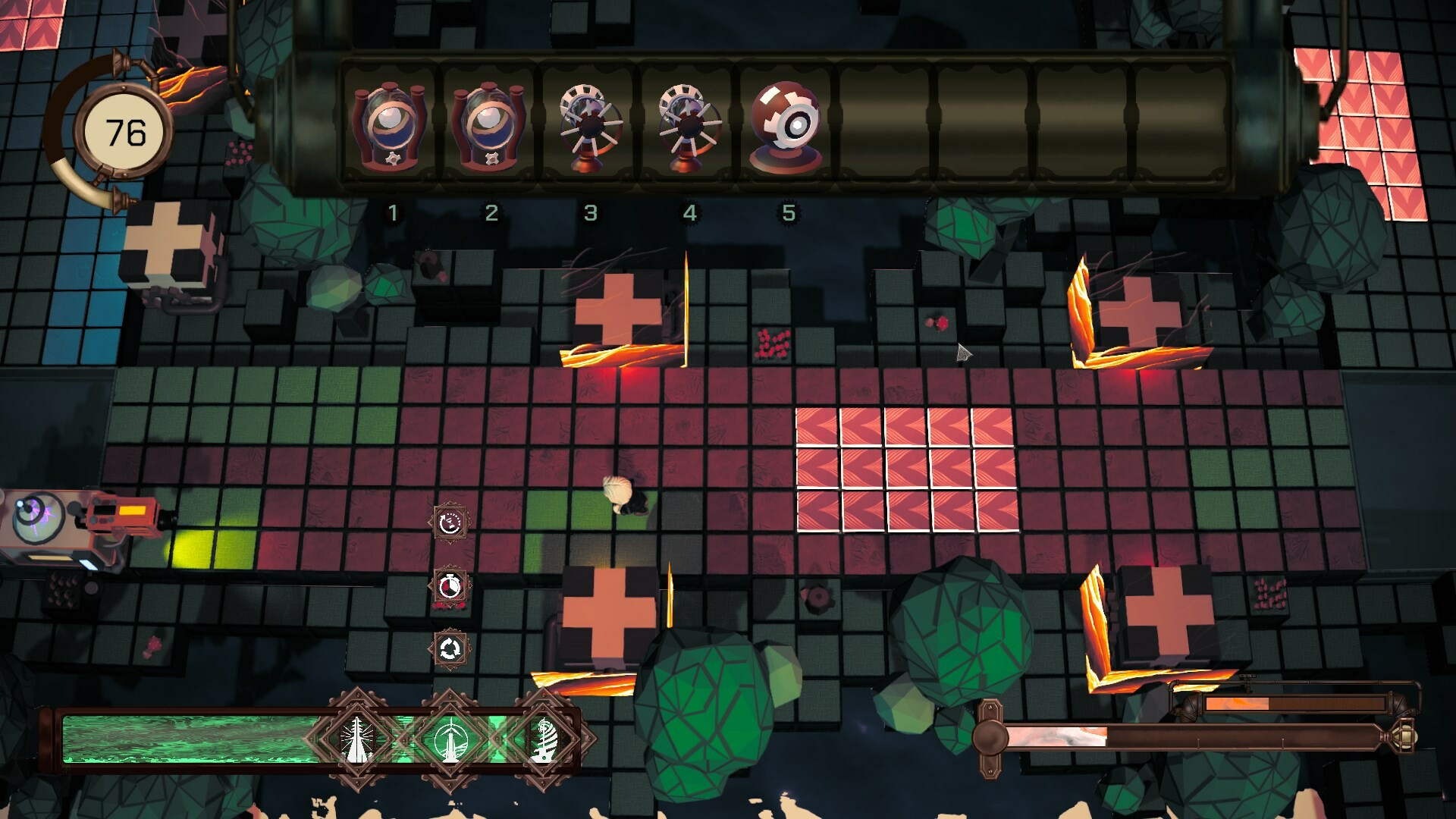Select the stopwatch icon
This screenshot has height=819, width=1456.
coord(450,586)
